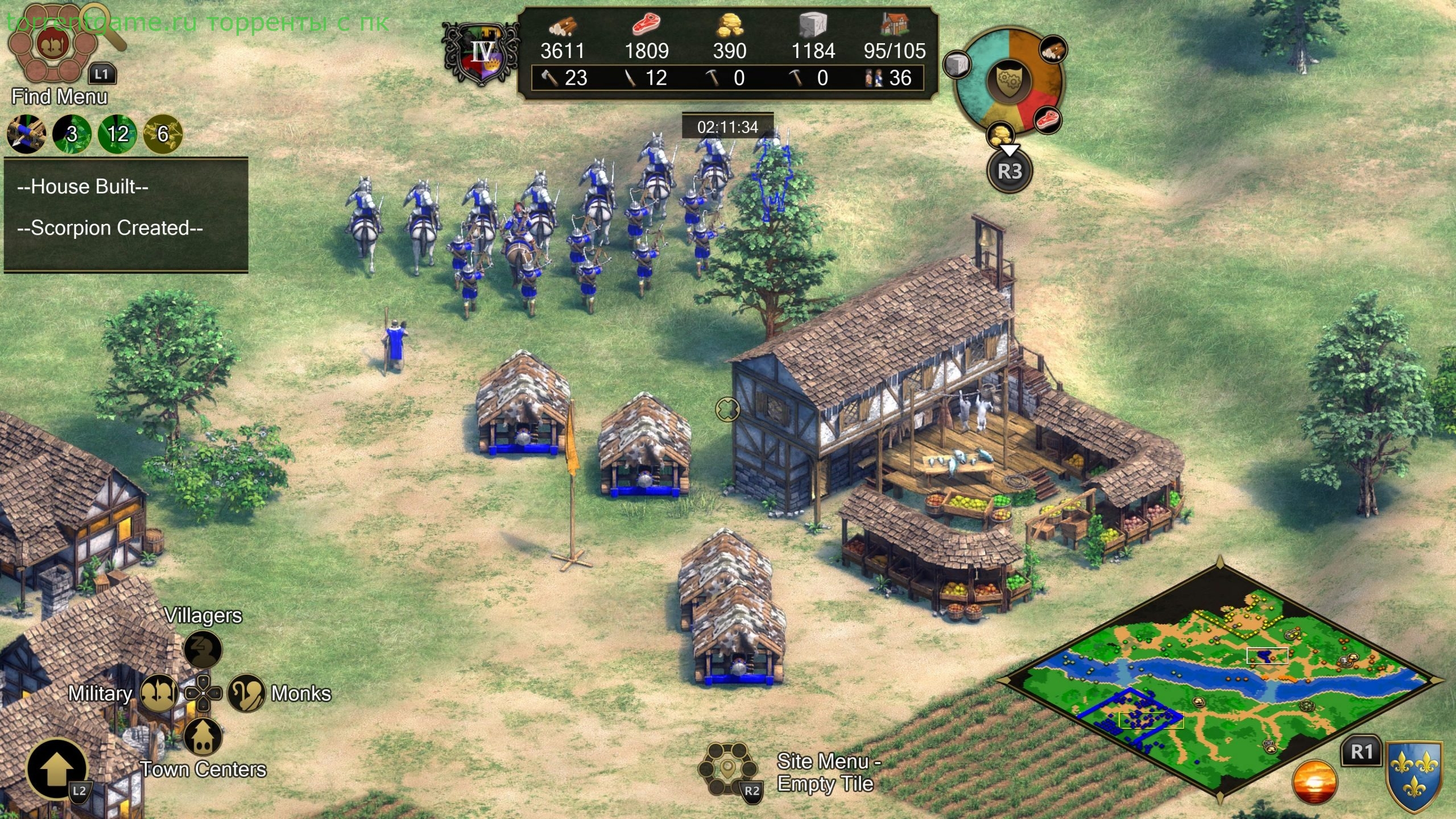This screenshot has height=819, width=1456.
Task: Click the Age IV crest emblem
Action: click(481, 54)
